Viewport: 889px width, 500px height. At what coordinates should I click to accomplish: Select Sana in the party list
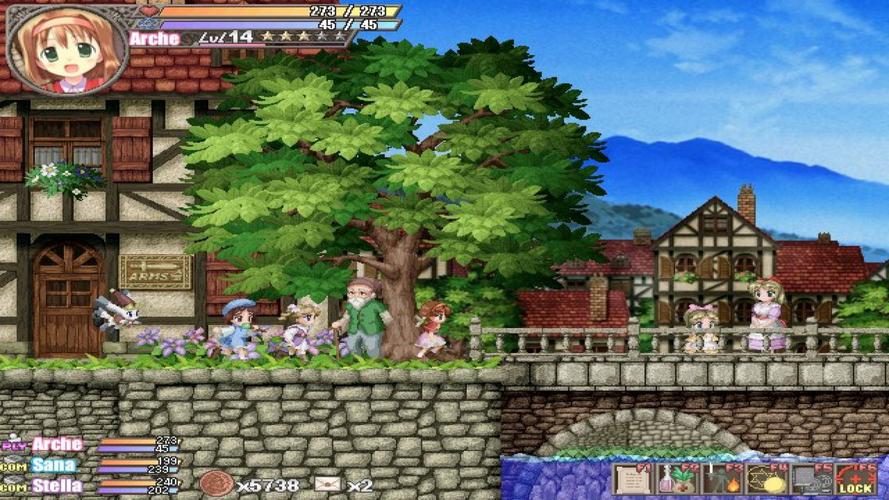(52, 465)
